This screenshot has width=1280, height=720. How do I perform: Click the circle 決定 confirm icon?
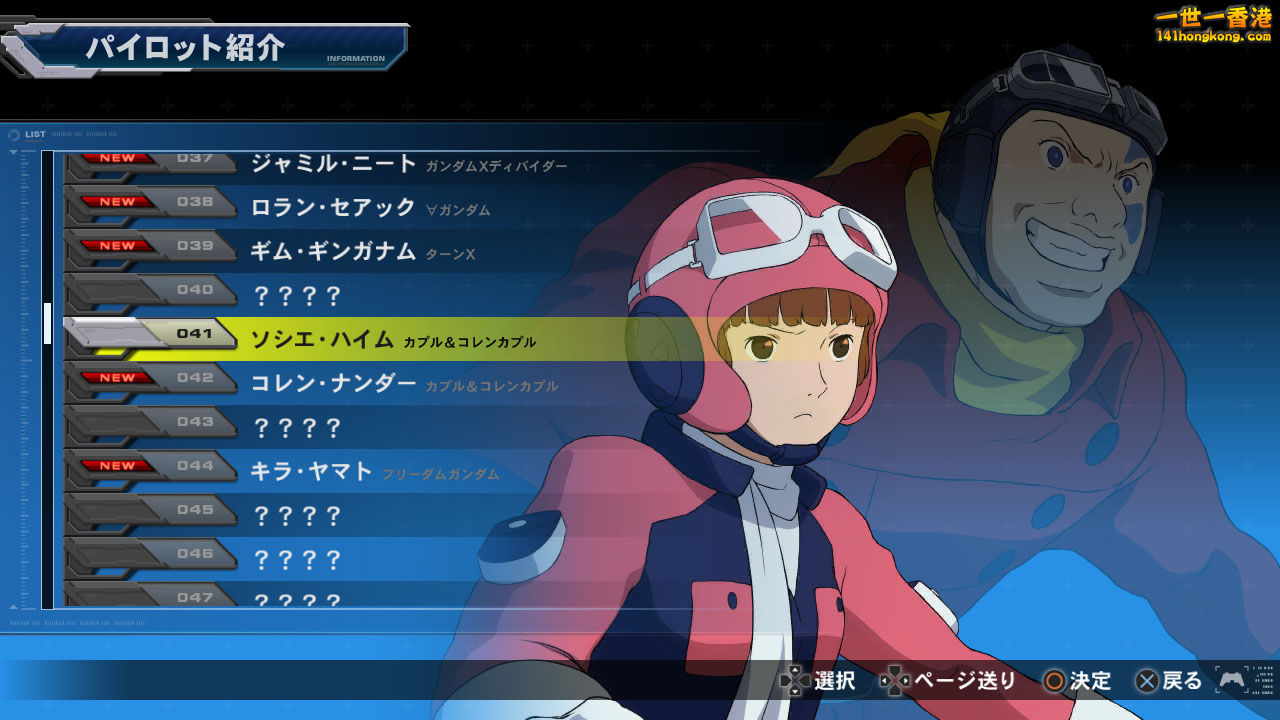[1055, 681]
